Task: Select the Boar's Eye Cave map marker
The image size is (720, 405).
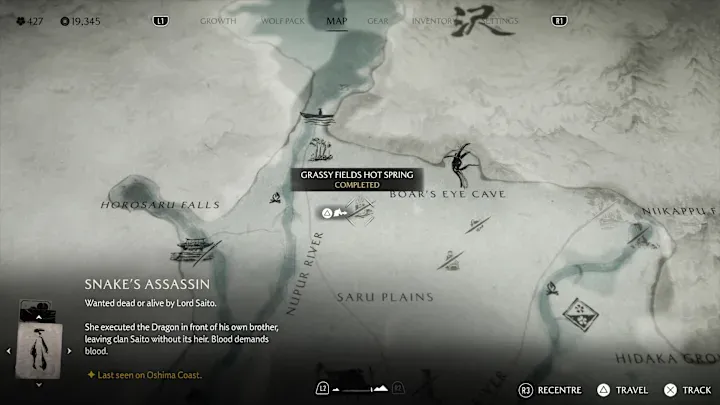Action: pyautogui.click(x=461, y=160)
